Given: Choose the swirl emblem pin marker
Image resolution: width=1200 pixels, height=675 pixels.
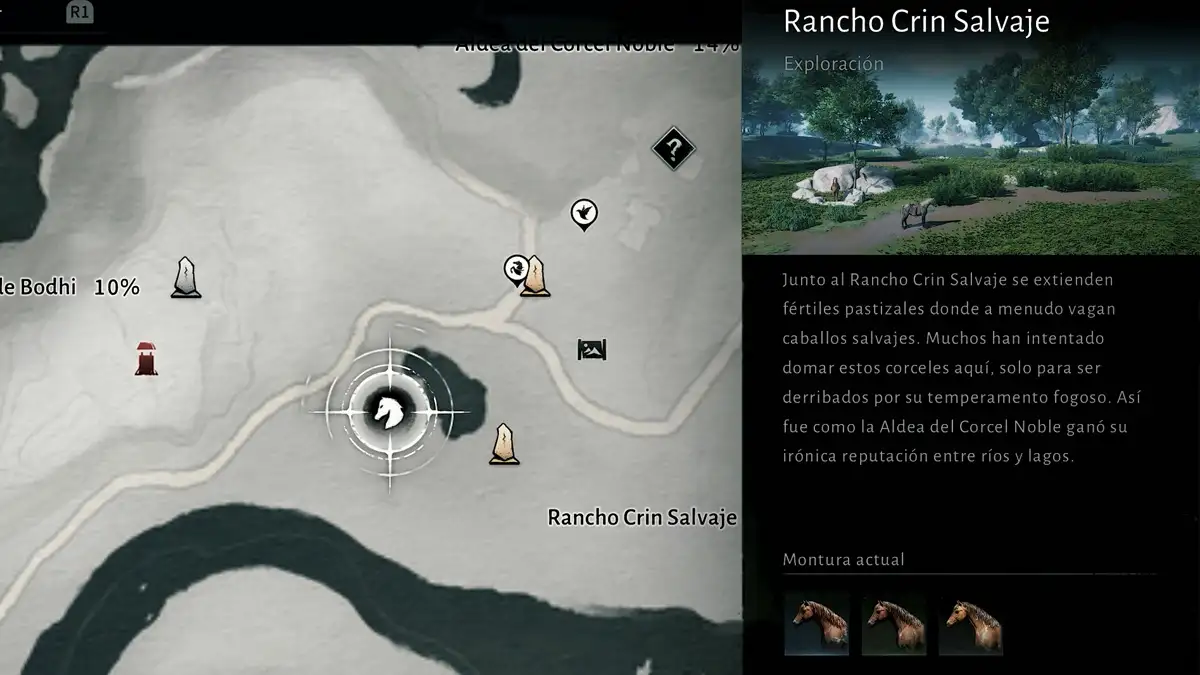Looking at the screenshot, I should (x=516, y=269).
